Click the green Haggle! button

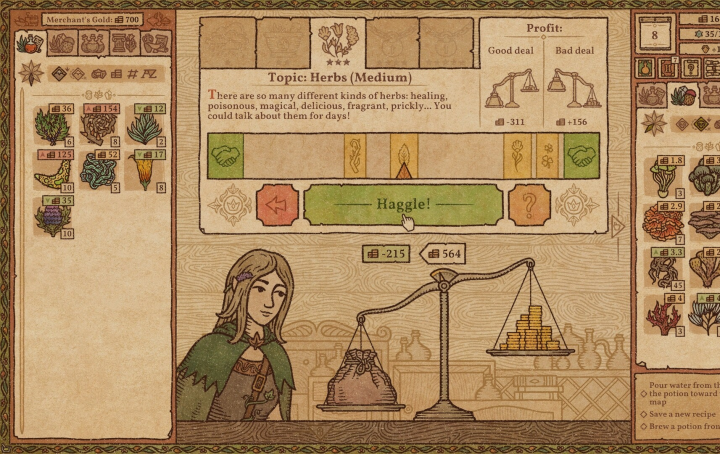(x=403, y=204)
